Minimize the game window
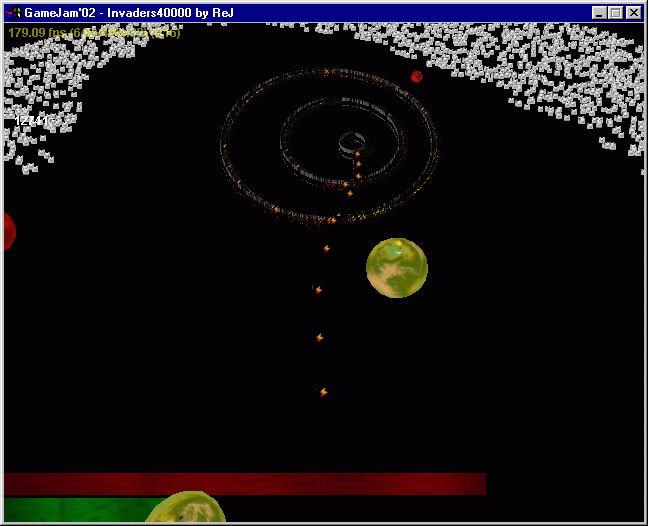 coord(600,12)
